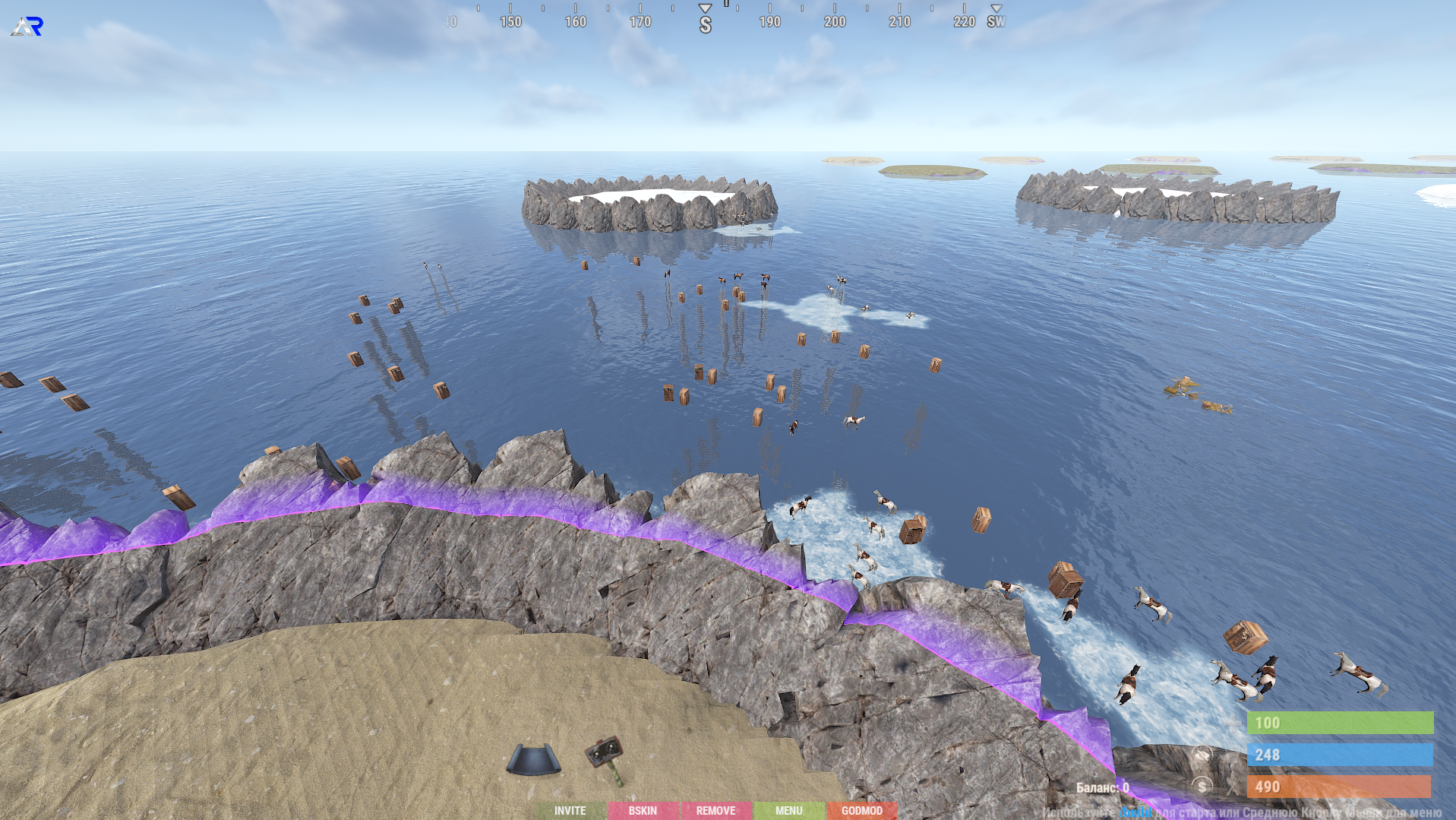Open the green MENU button
The width and height of the screenshot is (1456, 820).
pyautogui.click(x=788, y=811)
